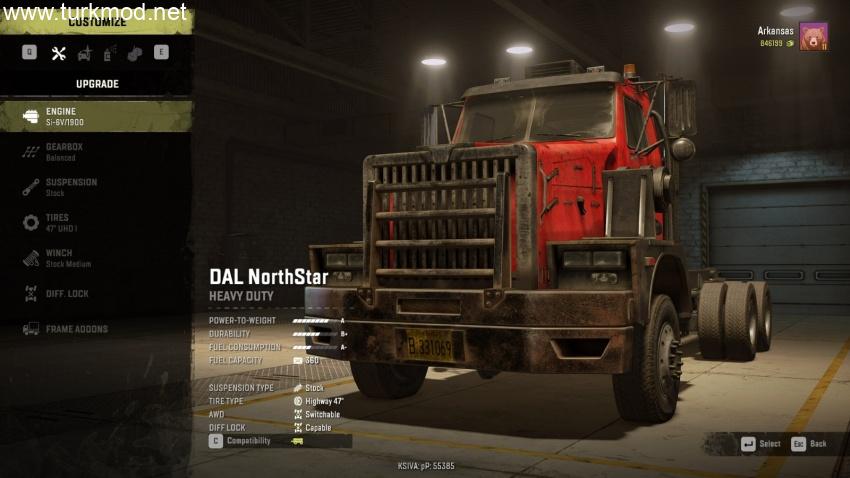The image size is (850, 478).
Task: Select the Engine upgrade entry
Action: [96, 116]
